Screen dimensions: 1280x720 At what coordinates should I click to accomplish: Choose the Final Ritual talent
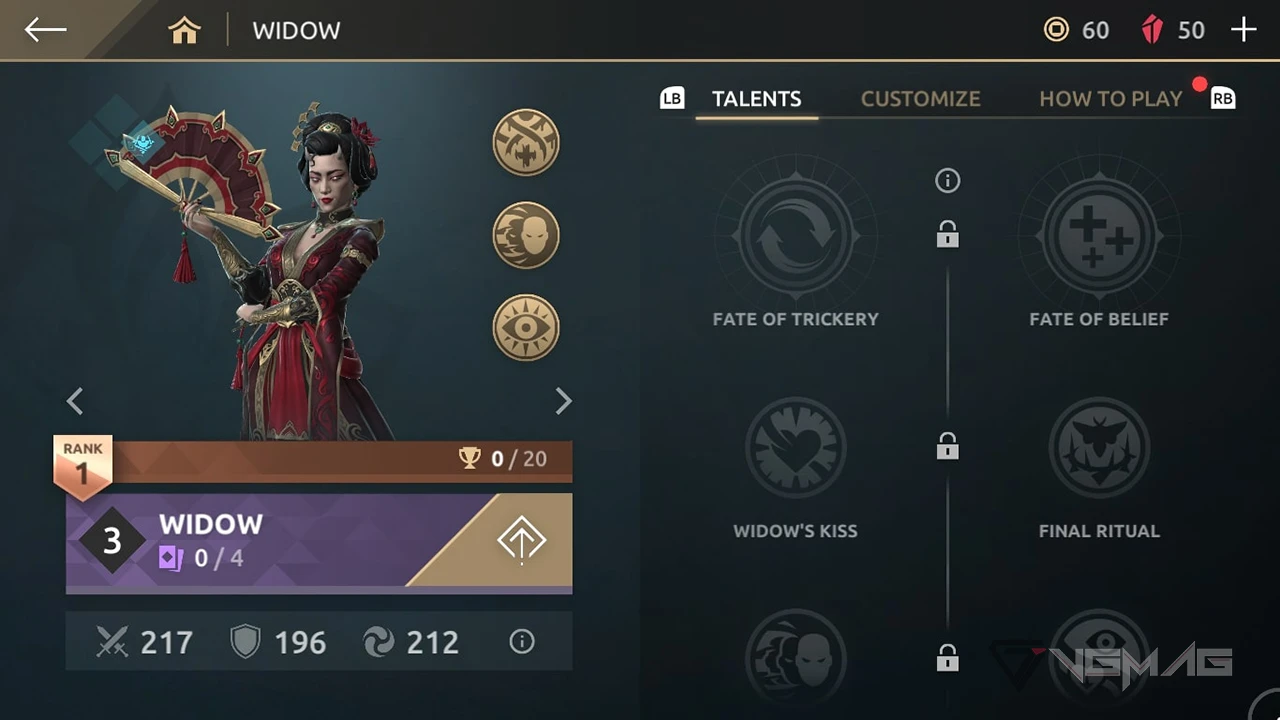coord(1099,448)
